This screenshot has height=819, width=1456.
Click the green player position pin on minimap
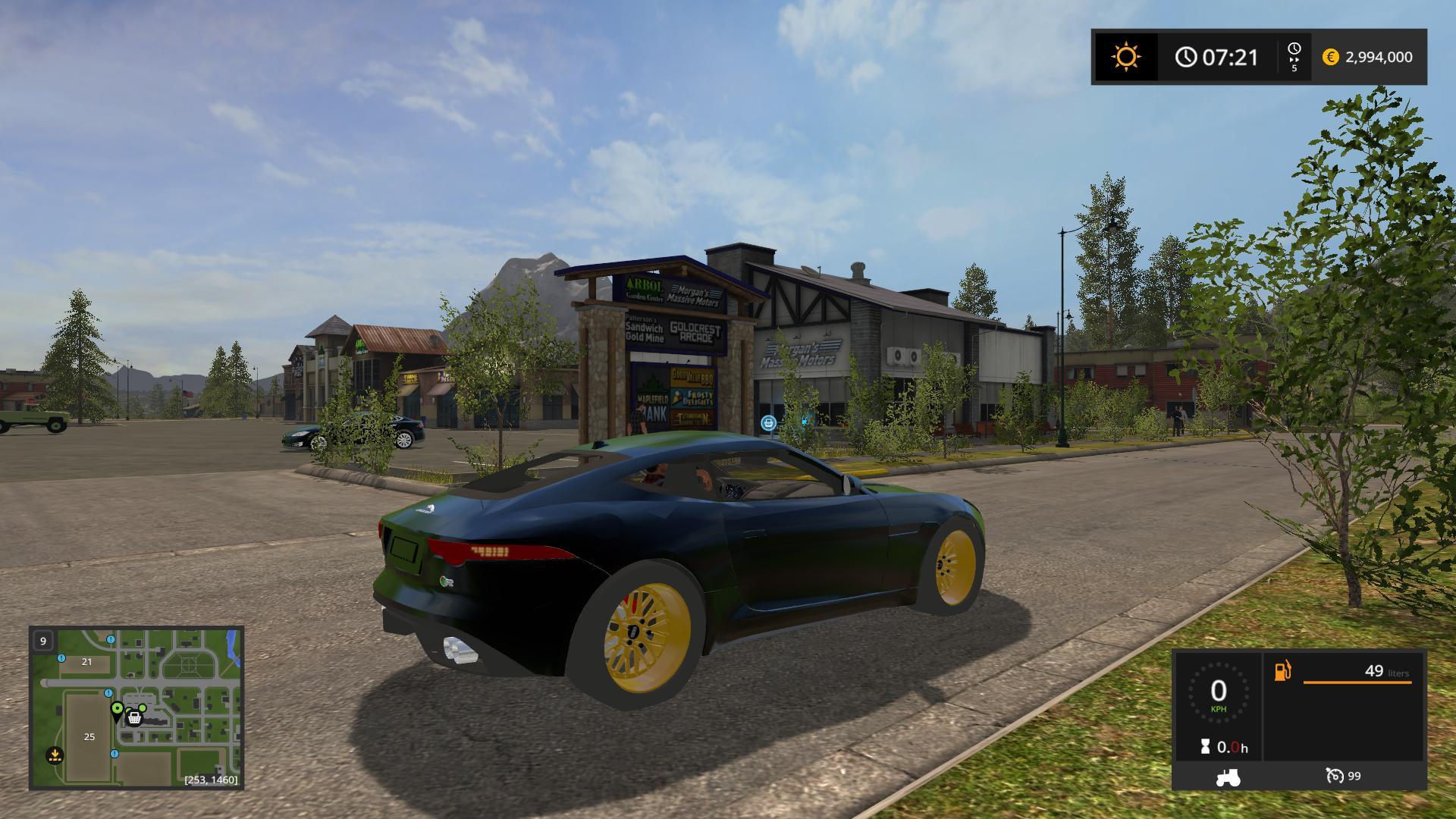[117, 710]
